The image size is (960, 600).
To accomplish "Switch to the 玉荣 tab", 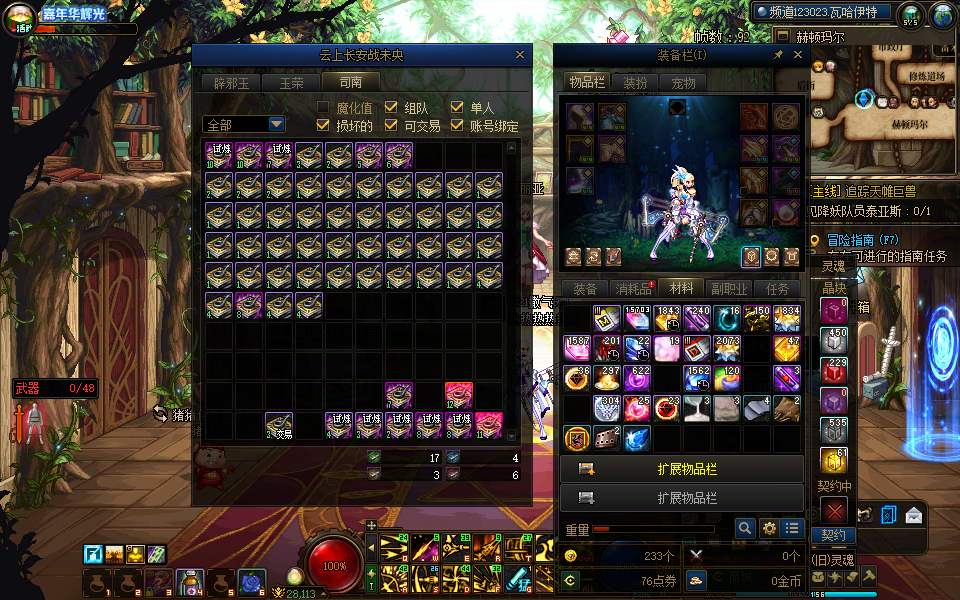I will [291, 82].
